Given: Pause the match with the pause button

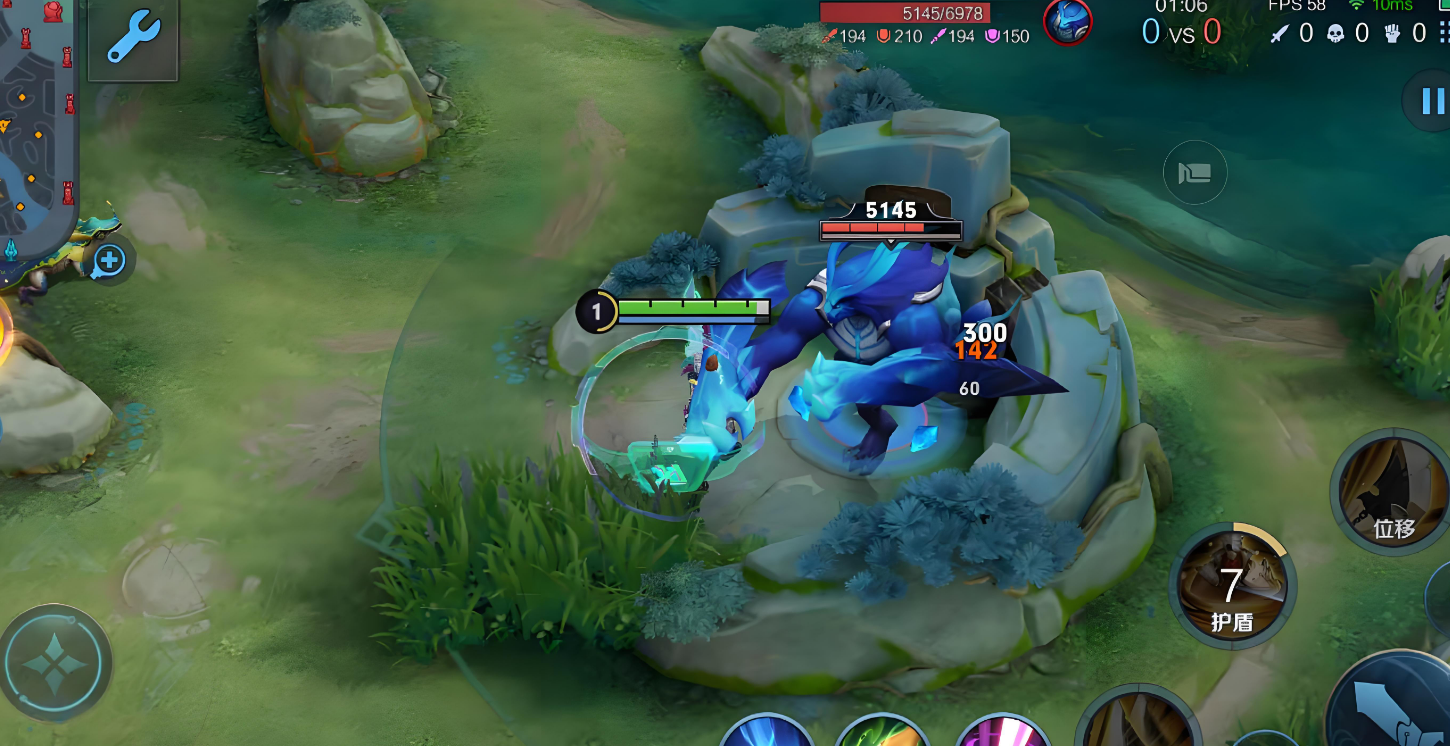Looking at the screenshot, I should pos(1431,100).
